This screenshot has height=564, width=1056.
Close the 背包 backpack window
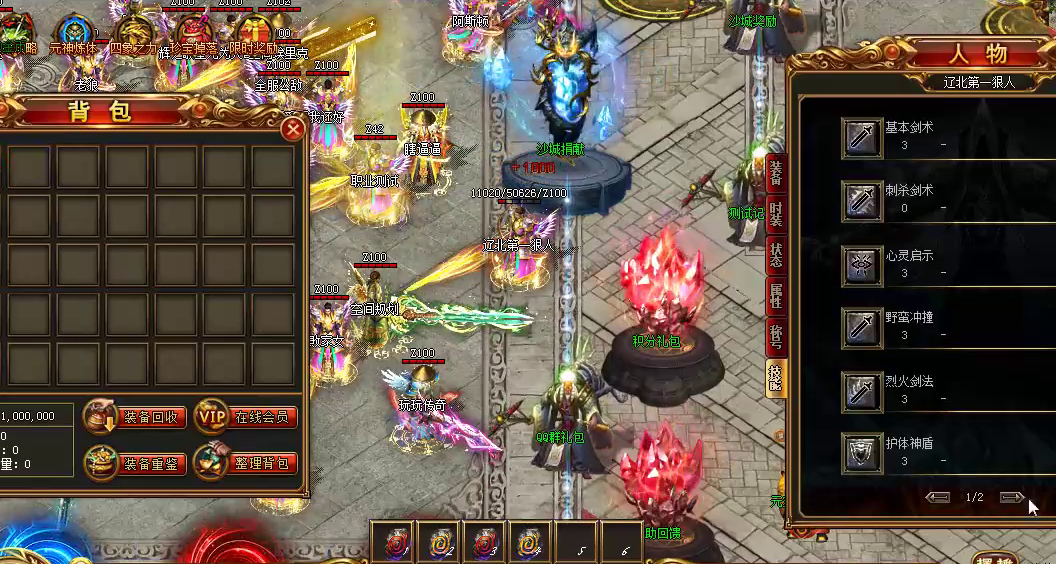[x=292, y=129]
